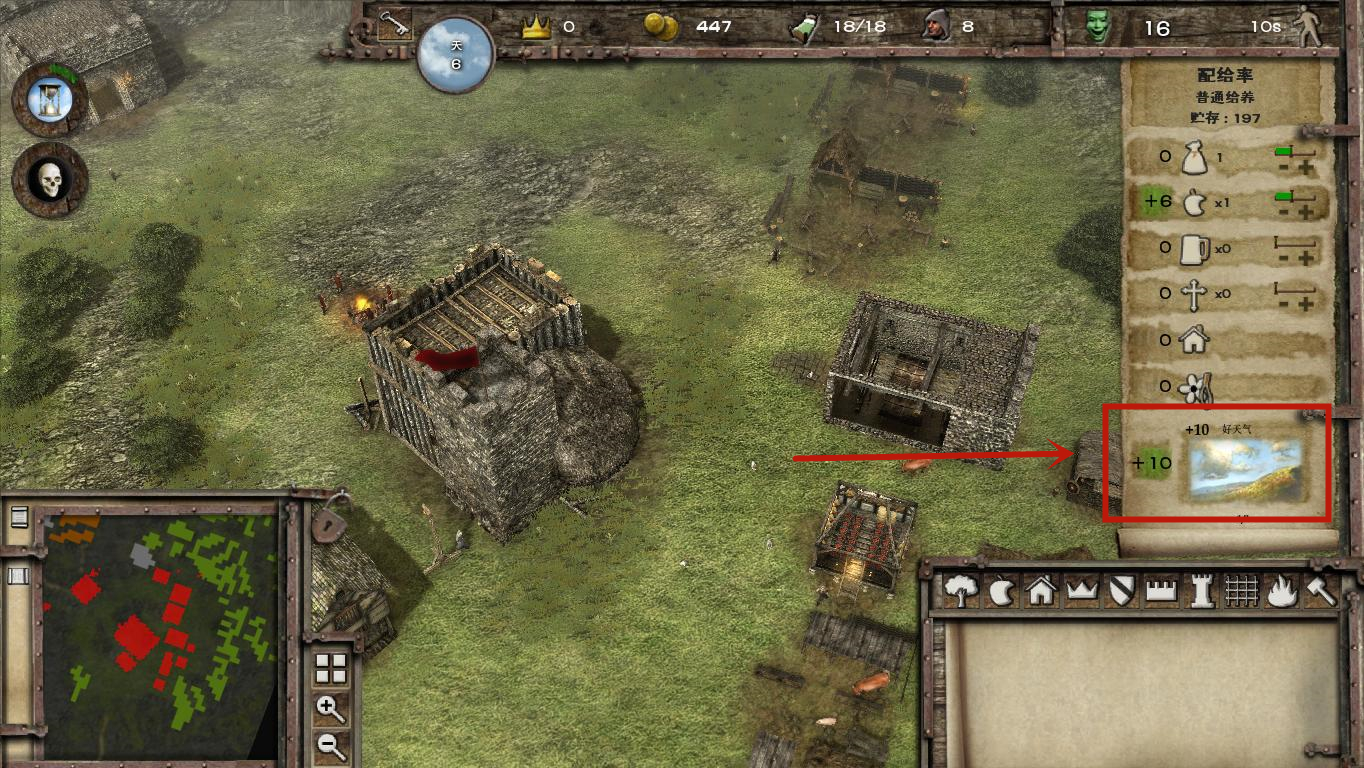This screenshot has width=1364, height=768.
Task: Open the flame traps category
Action: (1281, 591)
